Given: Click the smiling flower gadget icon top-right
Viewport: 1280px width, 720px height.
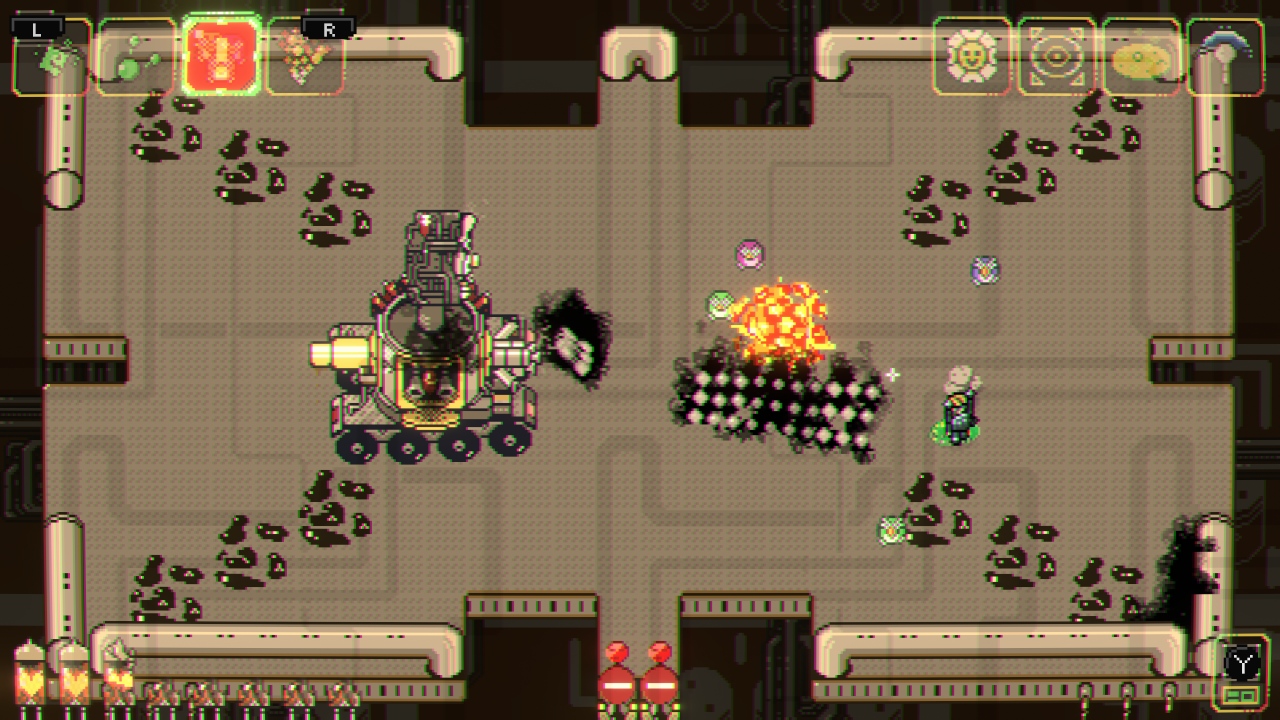Looking at the screenshot, I should 972,57.
